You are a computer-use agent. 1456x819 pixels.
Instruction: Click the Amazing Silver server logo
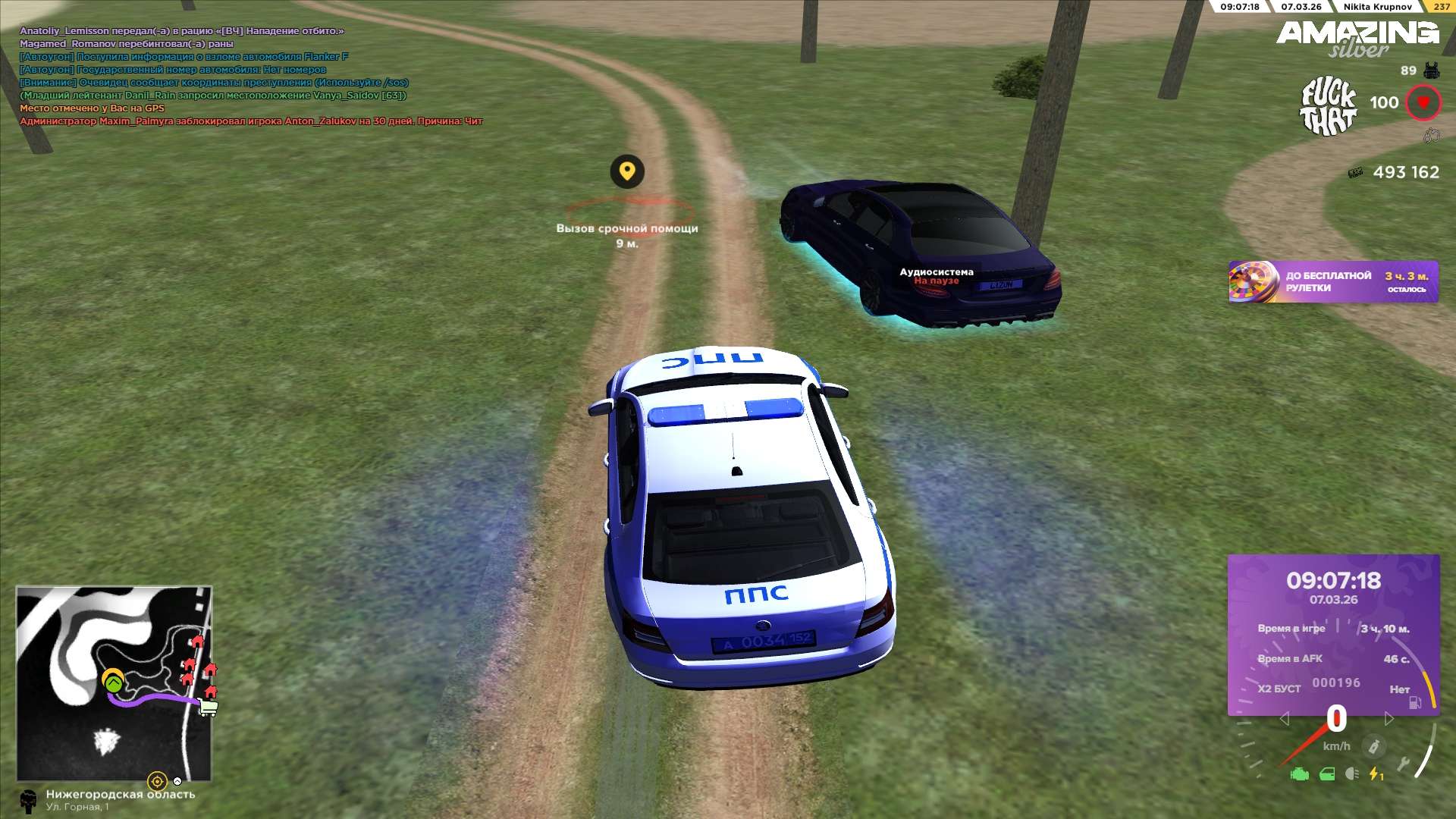coord(1357,38)
